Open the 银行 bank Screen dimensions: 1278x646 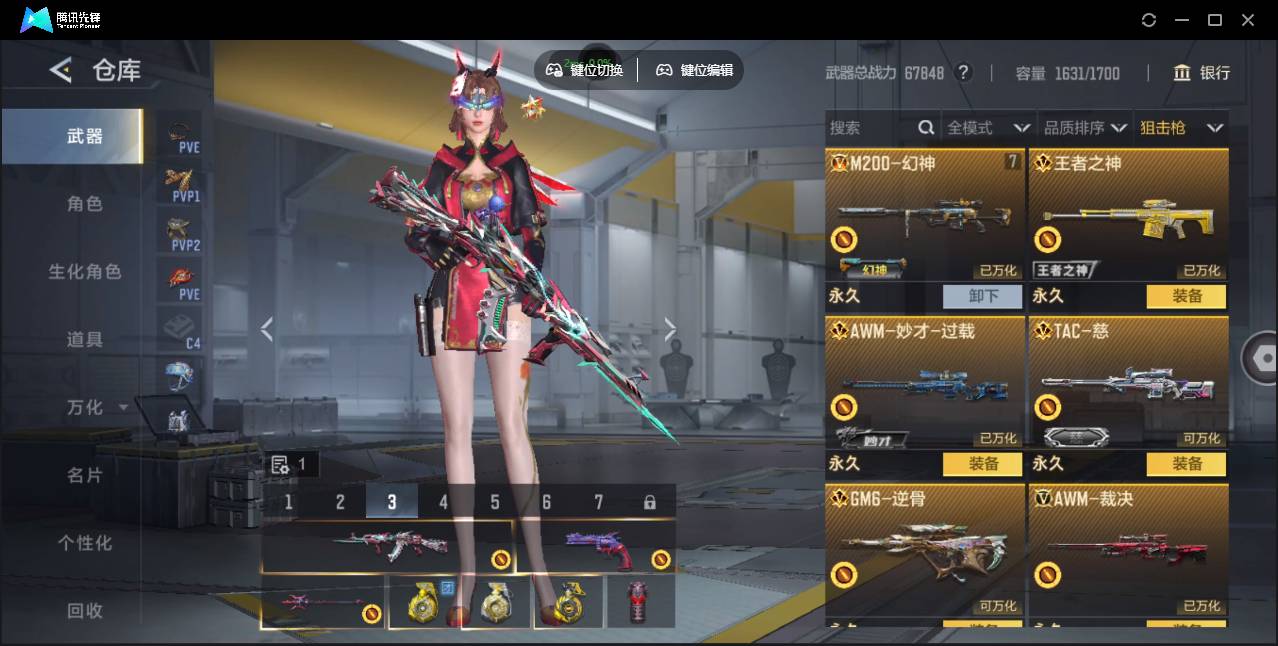tap(1202, 73)
